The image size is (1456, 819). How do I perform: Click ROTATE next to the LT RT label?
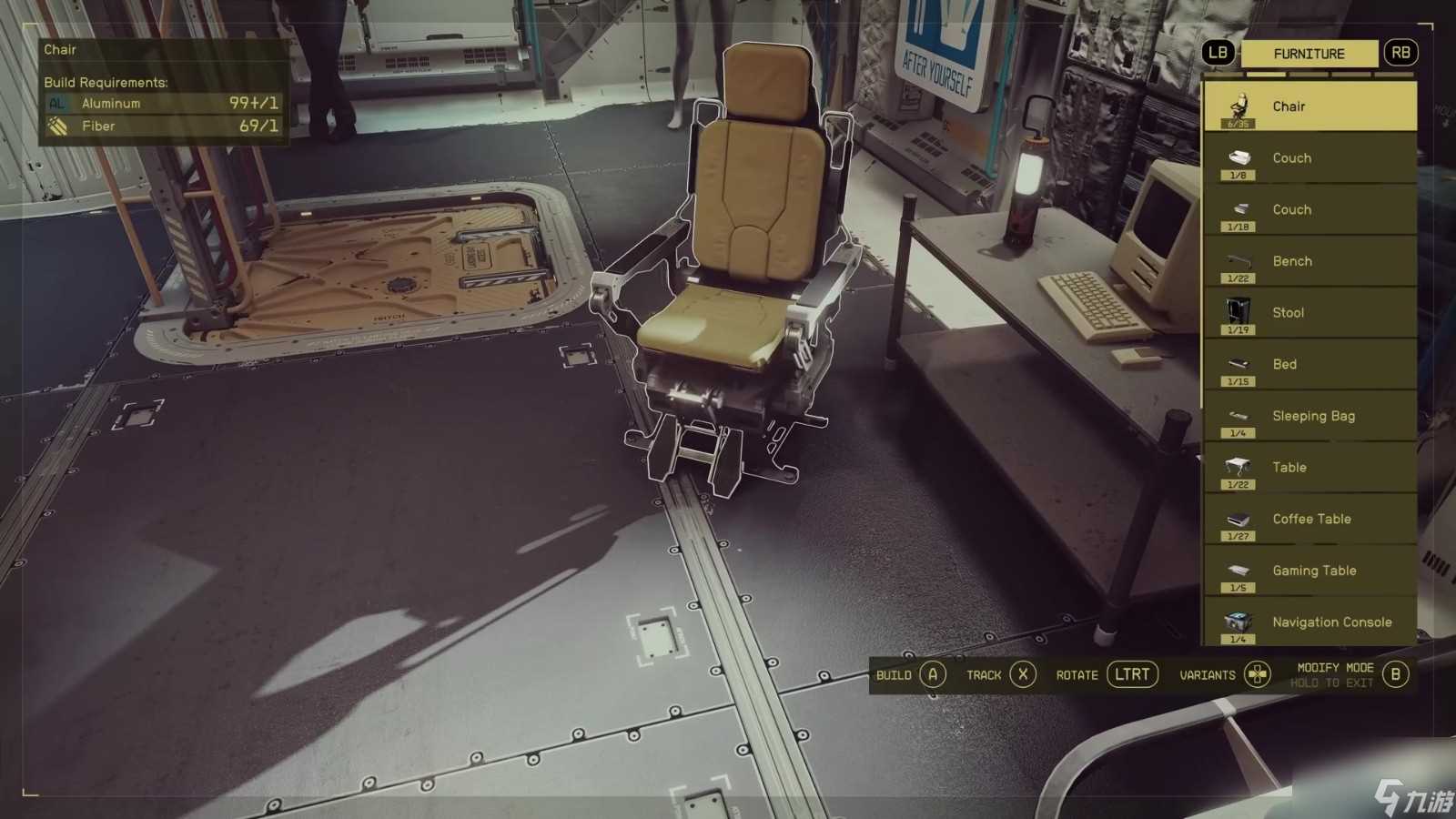click(x=1077, y=674)
